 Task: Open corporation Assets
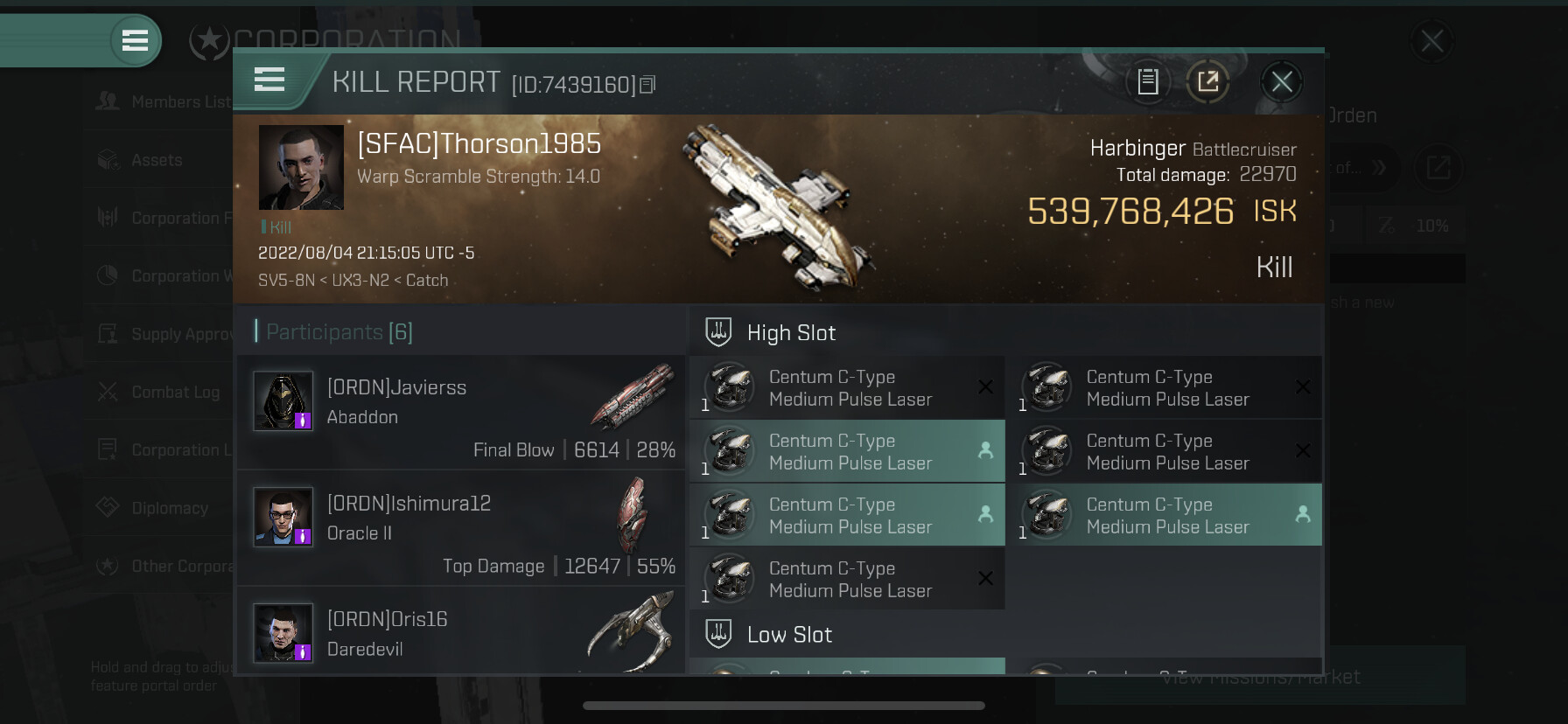pos(156,160)
